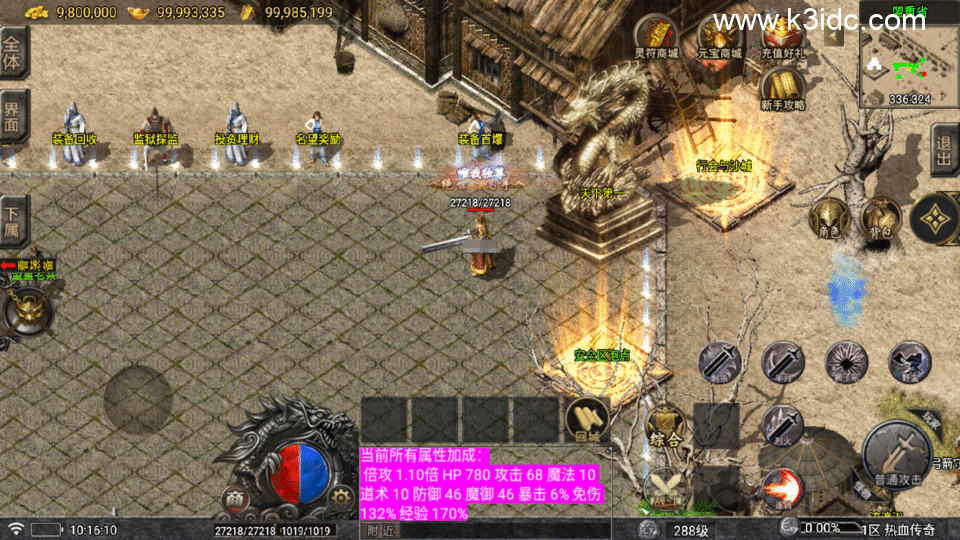The image size is (960, 540).
Task: Open the 灵符商城 shop
Action: (x=658, y=36)
